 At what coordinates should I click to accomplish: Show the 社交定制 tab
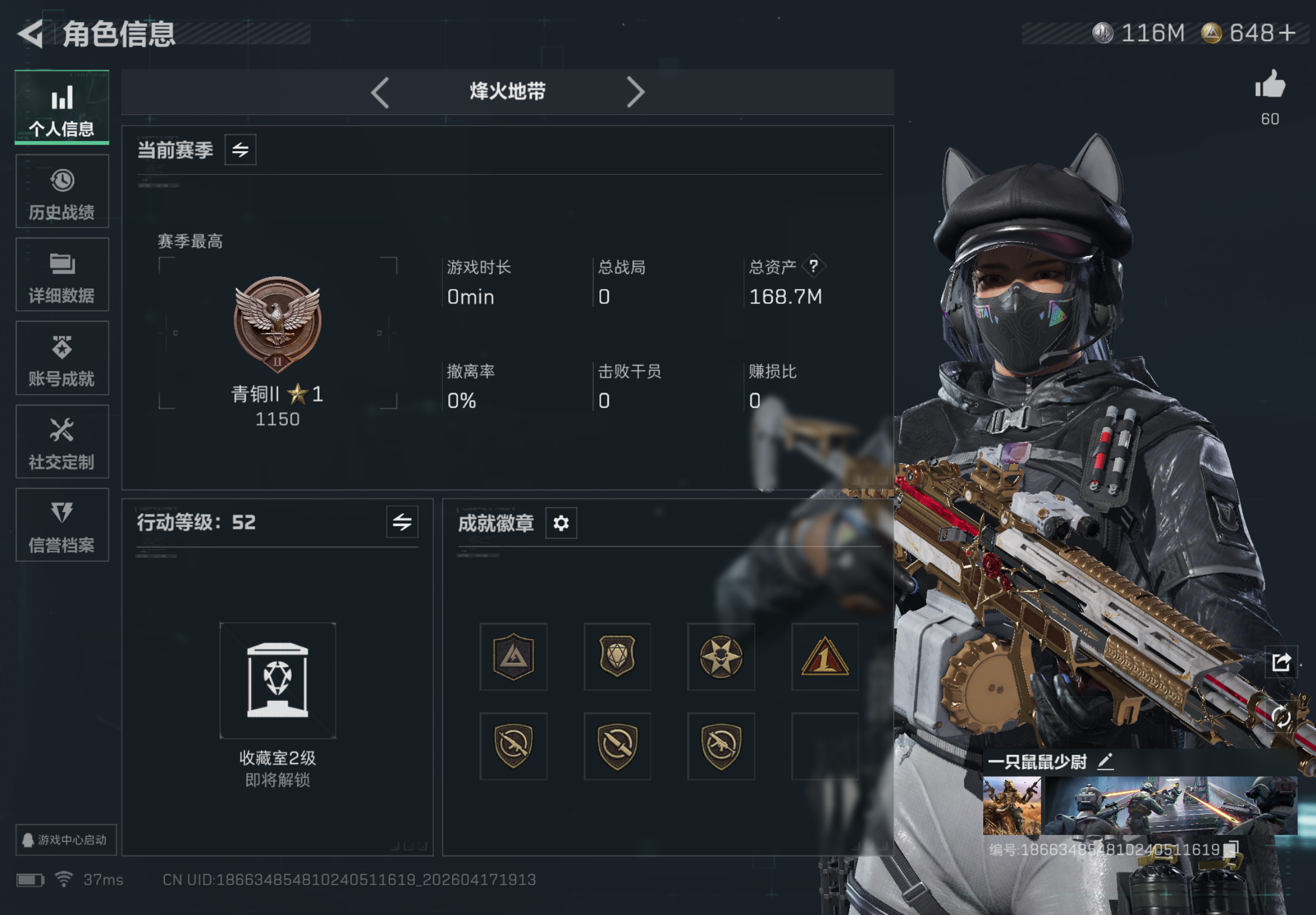pos(62,441)
